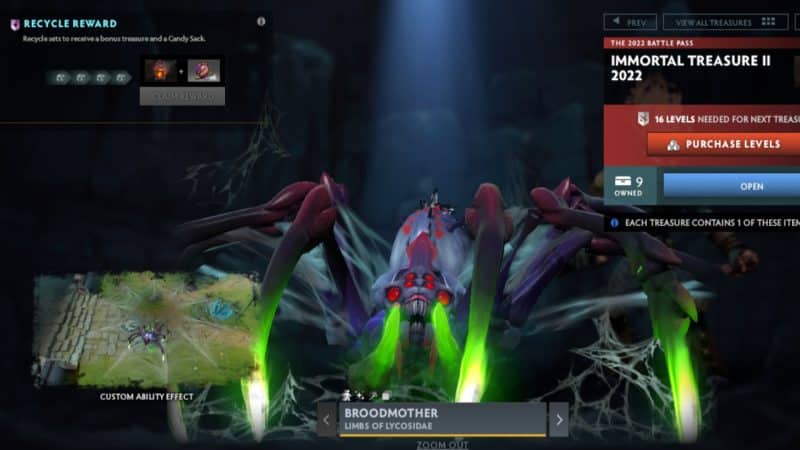Open the Recycle Reward info icon
Image resolution: width=800 pixels, height=450 pixels.
tap(262, 21)
